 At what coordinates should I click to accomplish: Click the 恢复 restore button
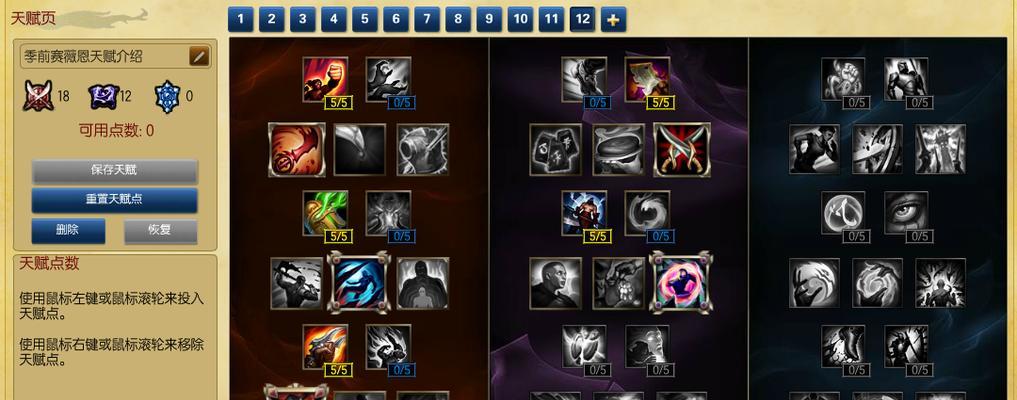pyautogui.click(x=160, y=230)
